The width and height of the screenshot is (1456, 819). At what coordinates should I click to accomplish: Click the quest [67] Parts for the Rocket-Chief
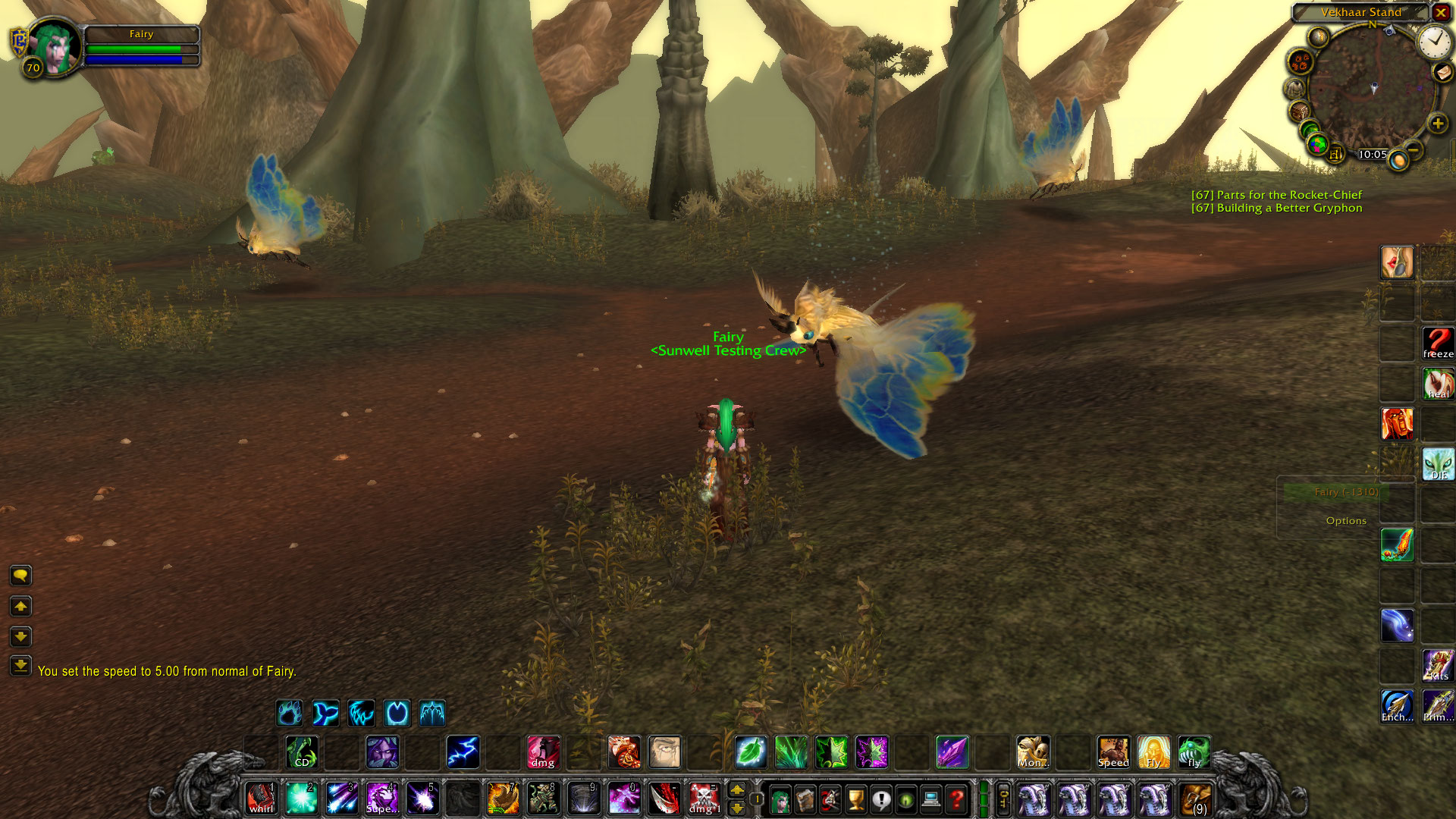tap(1276, 194)
